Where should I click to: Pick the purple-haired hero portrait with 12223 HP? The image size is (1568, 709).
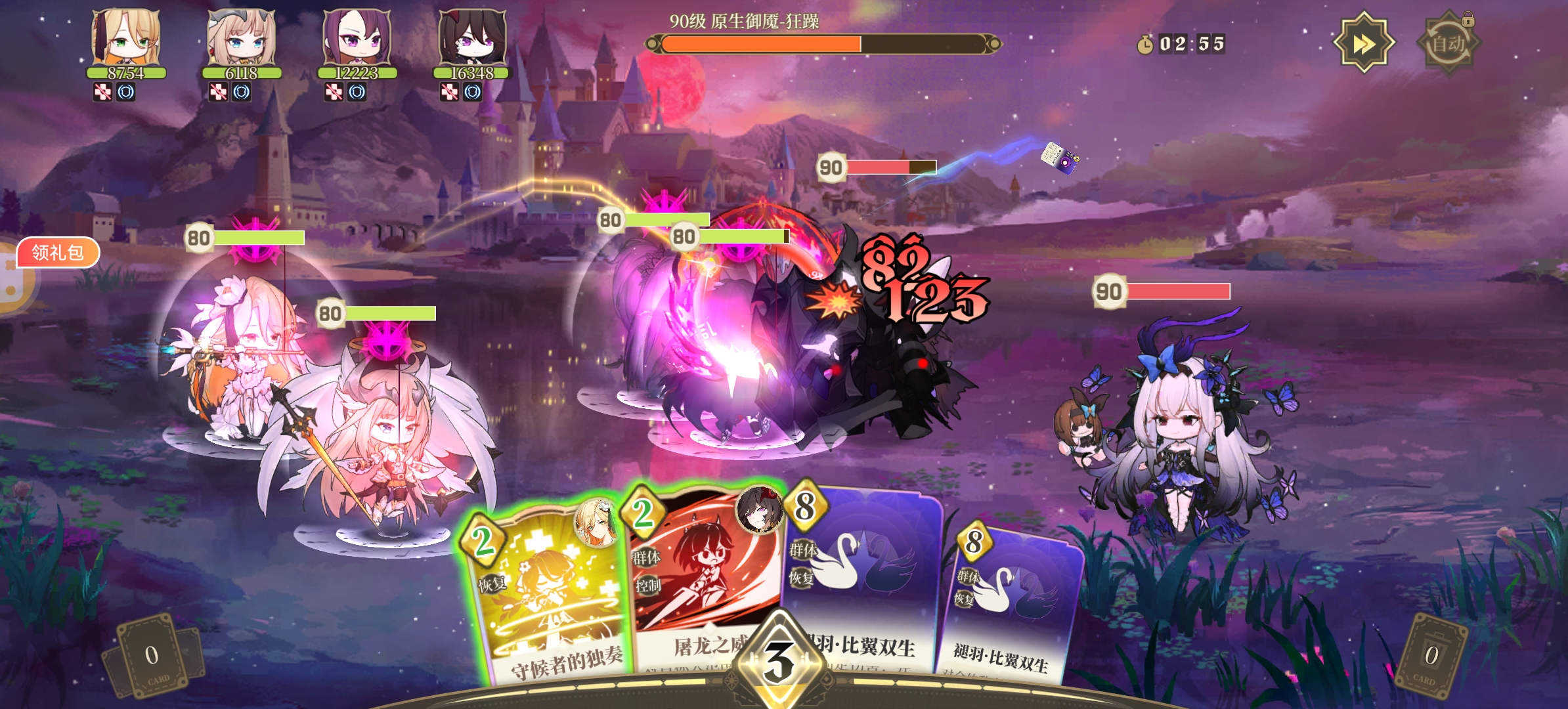pyautogui.click(x=357, y=38)
